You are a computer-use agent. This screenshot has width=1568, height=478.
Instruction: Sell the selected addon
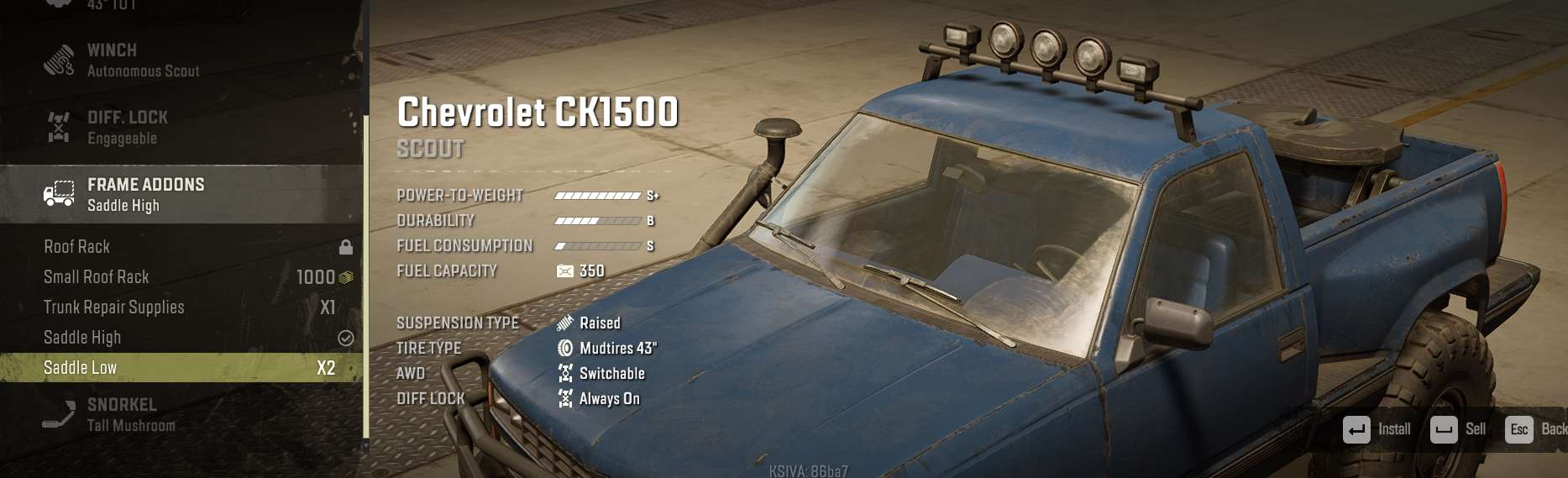tap(1458, 429)
